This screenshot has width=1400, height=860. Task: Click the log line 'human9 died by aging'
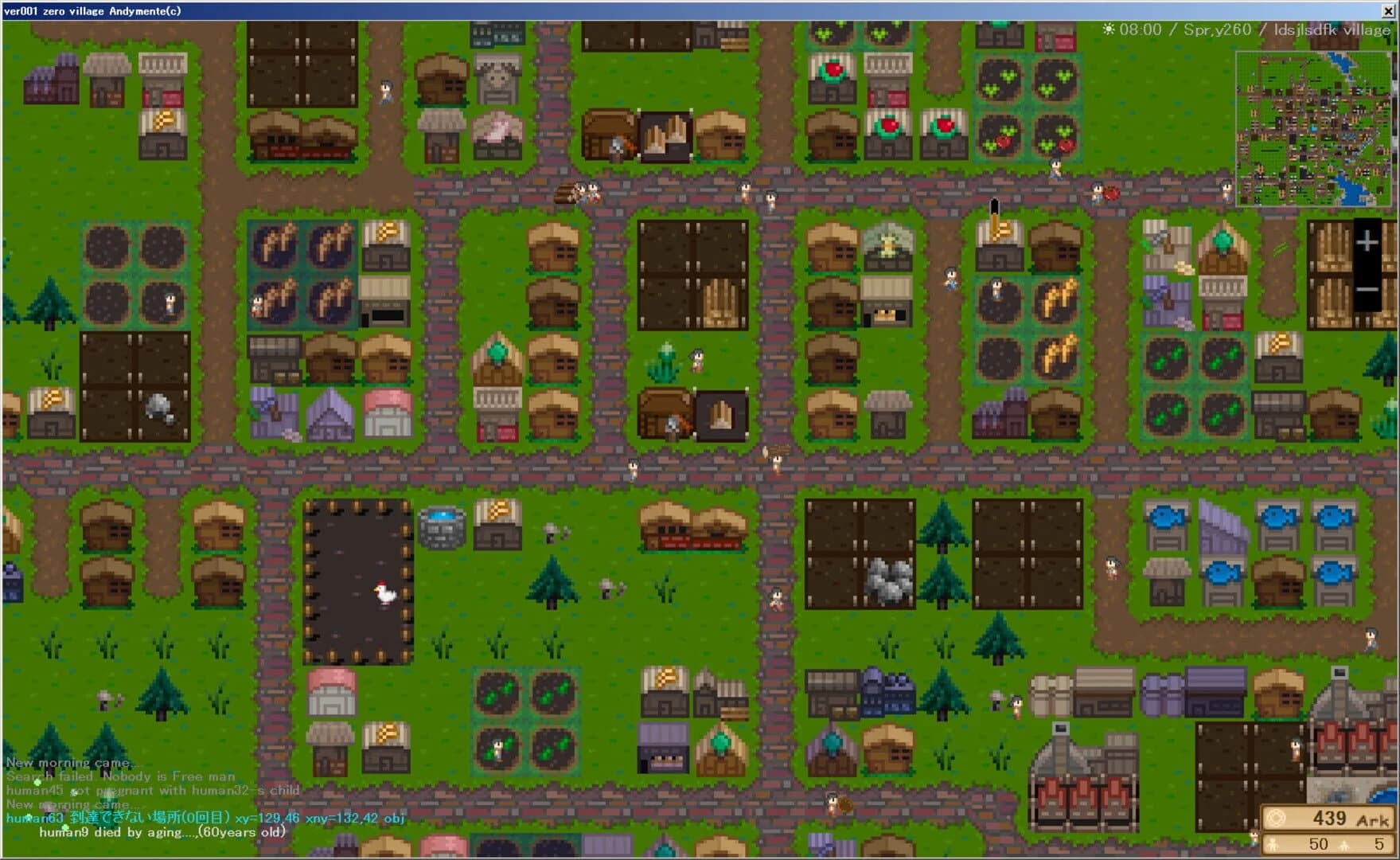(162, 831)
